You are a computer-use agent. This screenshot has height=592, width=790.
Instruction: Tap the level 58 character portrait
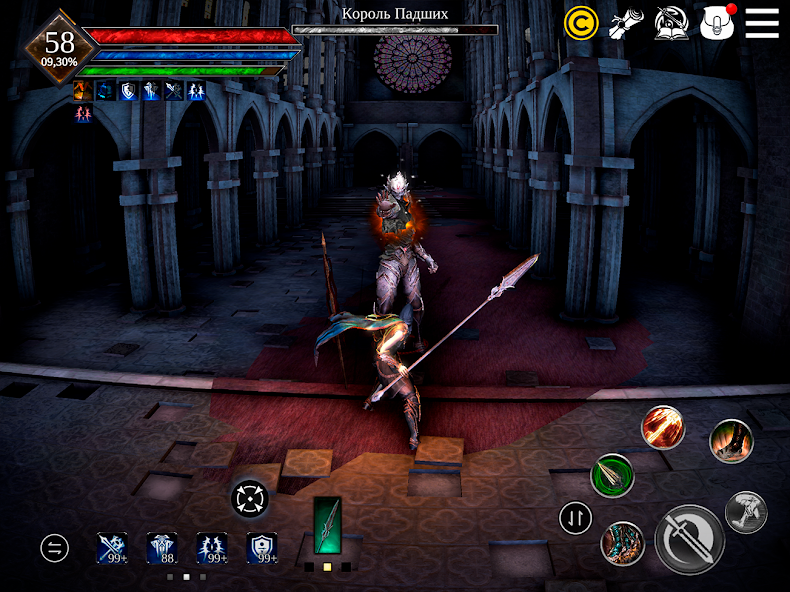point(59,45)
